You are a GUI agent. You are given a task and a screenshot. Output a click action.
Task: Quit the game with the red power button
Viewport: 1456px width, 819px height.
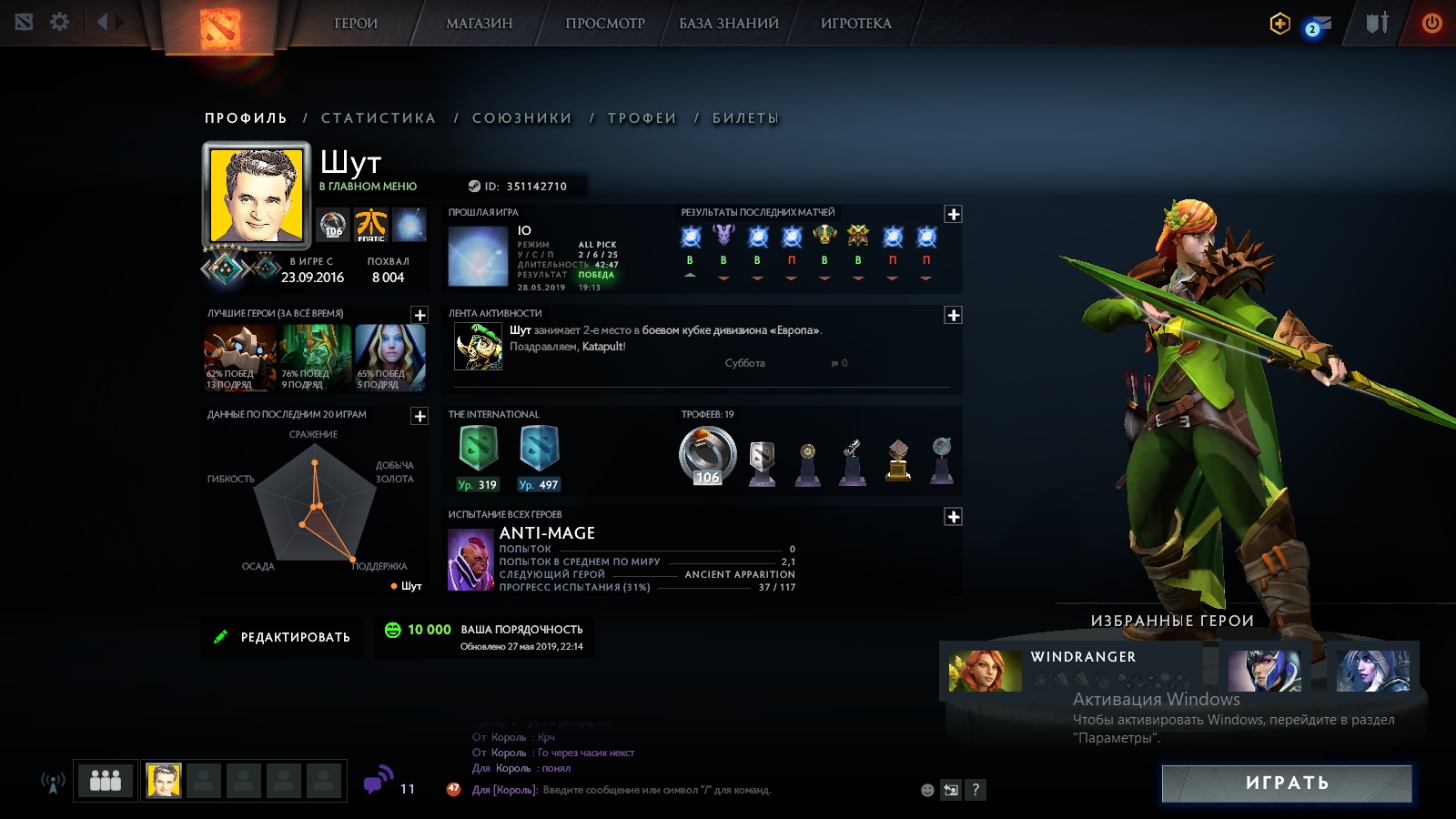point(1431,23)
